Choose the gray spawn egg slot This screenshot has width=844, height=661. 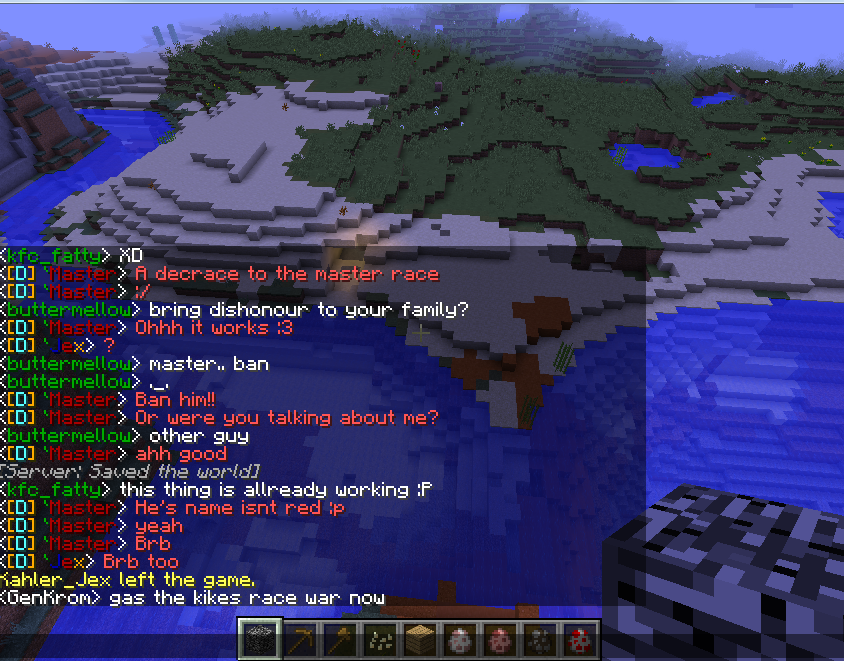coord(459,638)
